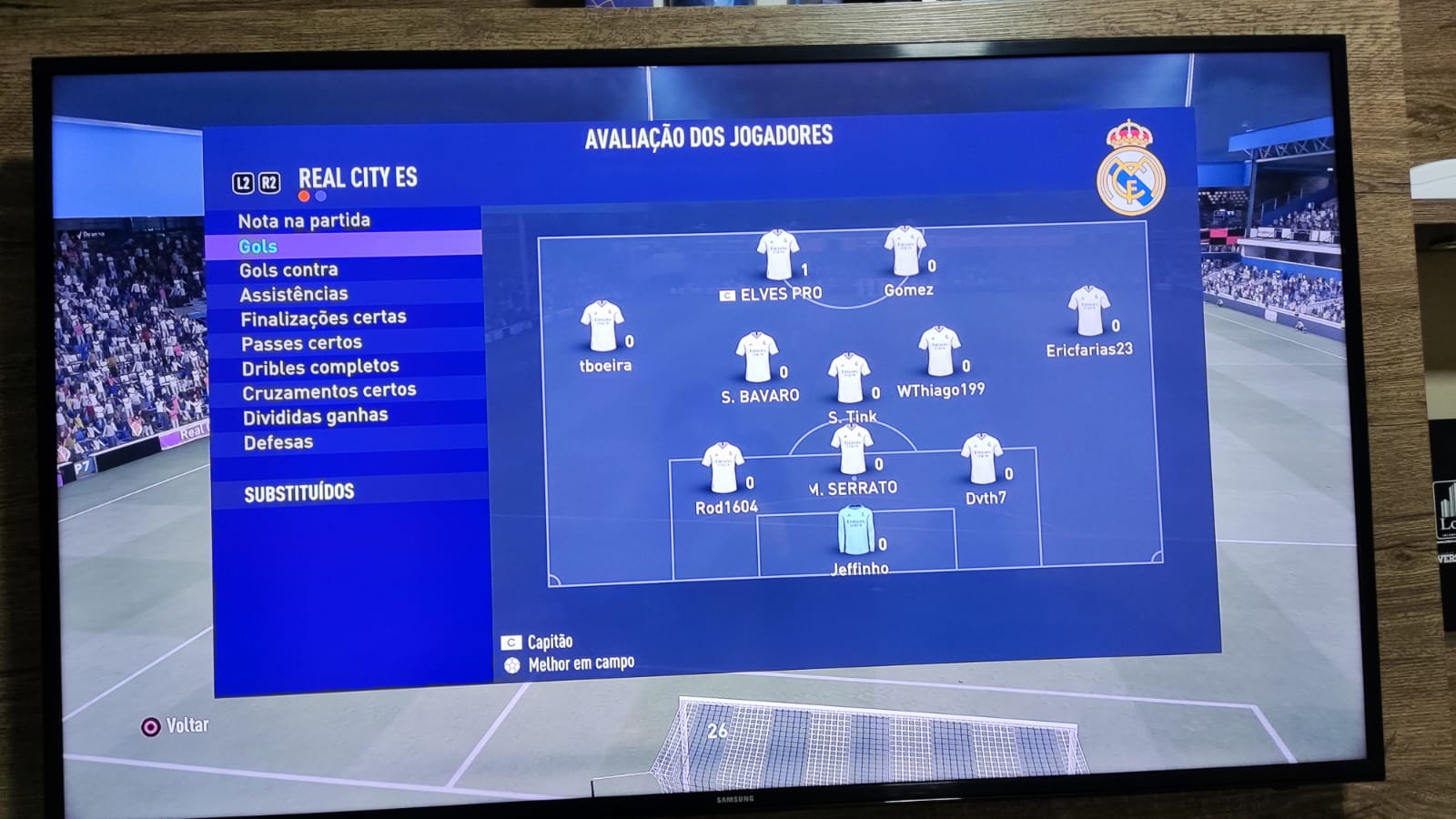This screenshot has height=819, width=1456.
Task: Select the Nota na partida stat
Action: point(304,221)
